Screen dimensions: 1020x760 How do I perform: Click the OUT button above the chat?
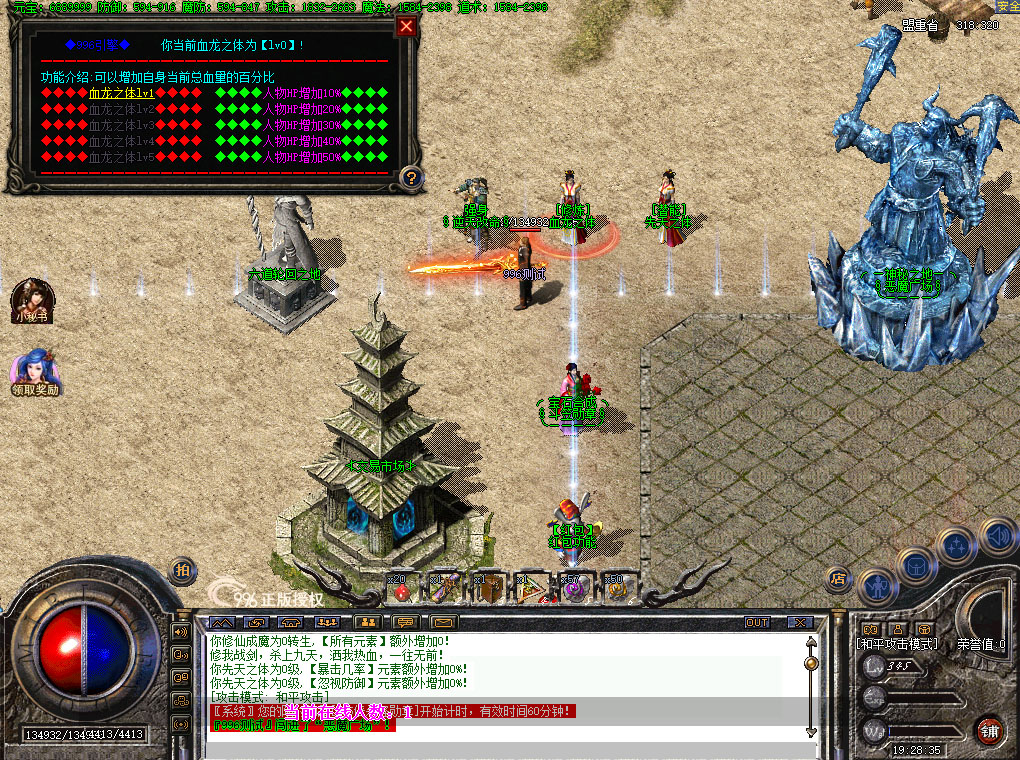coord(757,622)
